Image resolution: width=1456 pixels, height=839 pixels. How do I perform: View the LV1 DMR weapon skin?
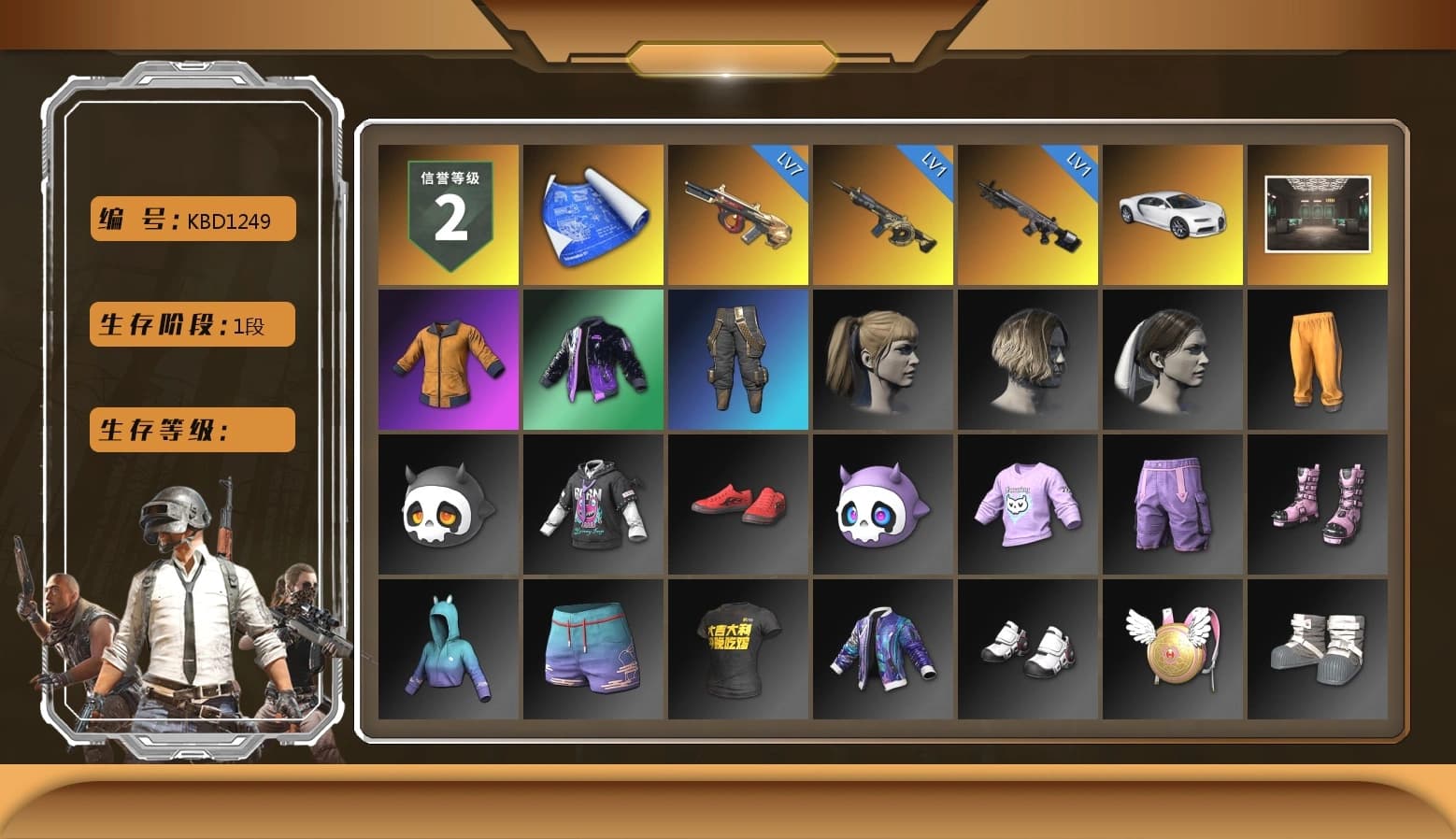(1027, 215)
